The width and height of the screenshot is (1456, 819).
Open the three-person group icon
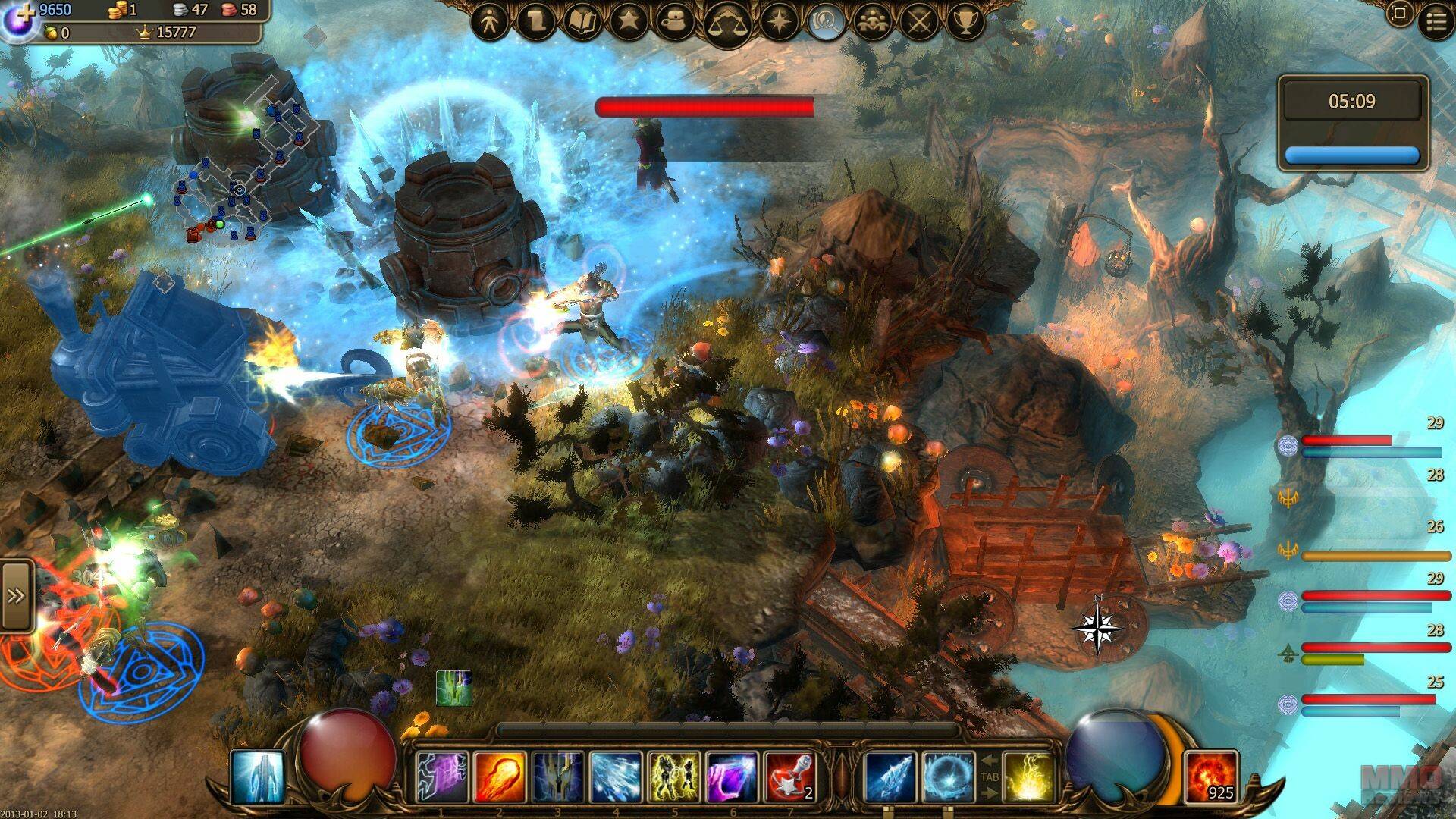873,23
